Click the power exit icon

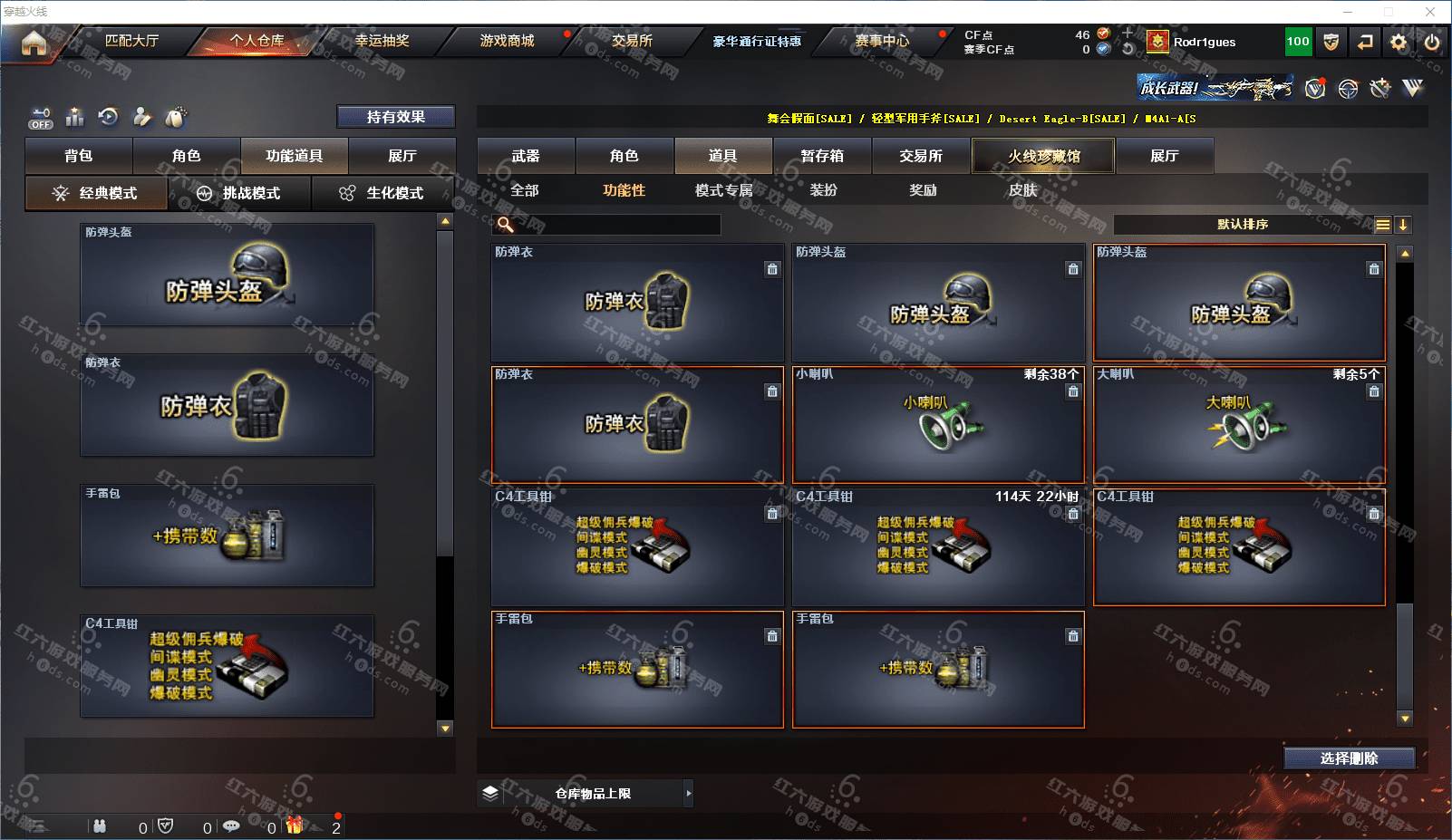(1432, 43)
